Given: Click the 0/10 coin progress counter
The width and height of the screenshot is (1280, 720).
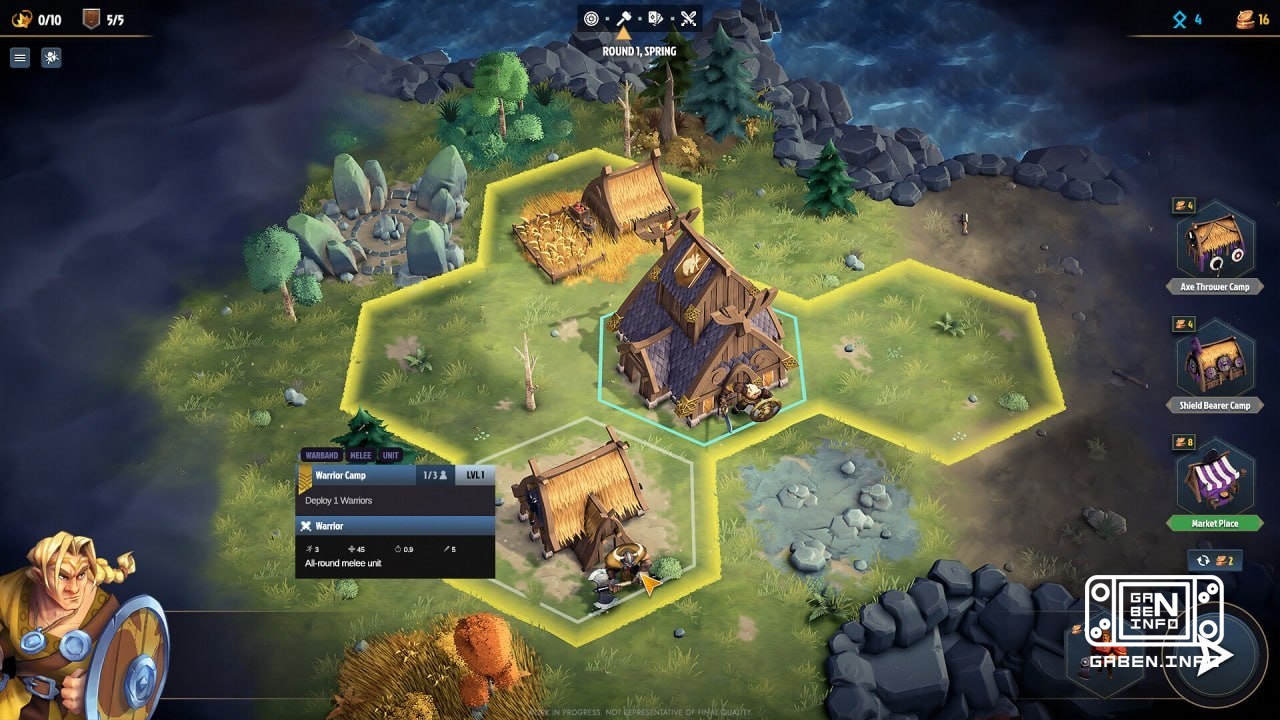Looking at the screenshot, I should pos(38,15).
